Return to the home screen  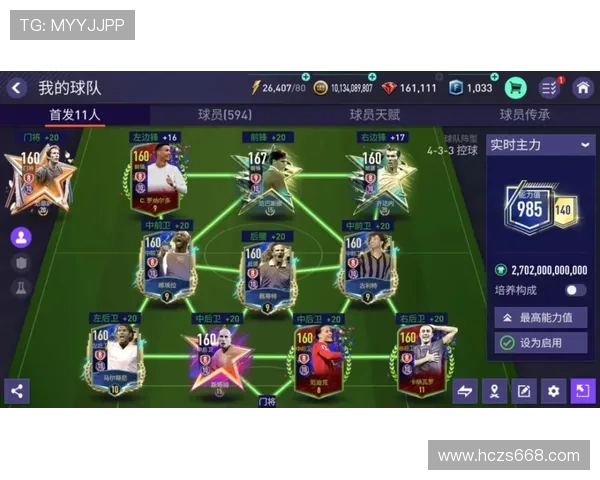(582, 88)
